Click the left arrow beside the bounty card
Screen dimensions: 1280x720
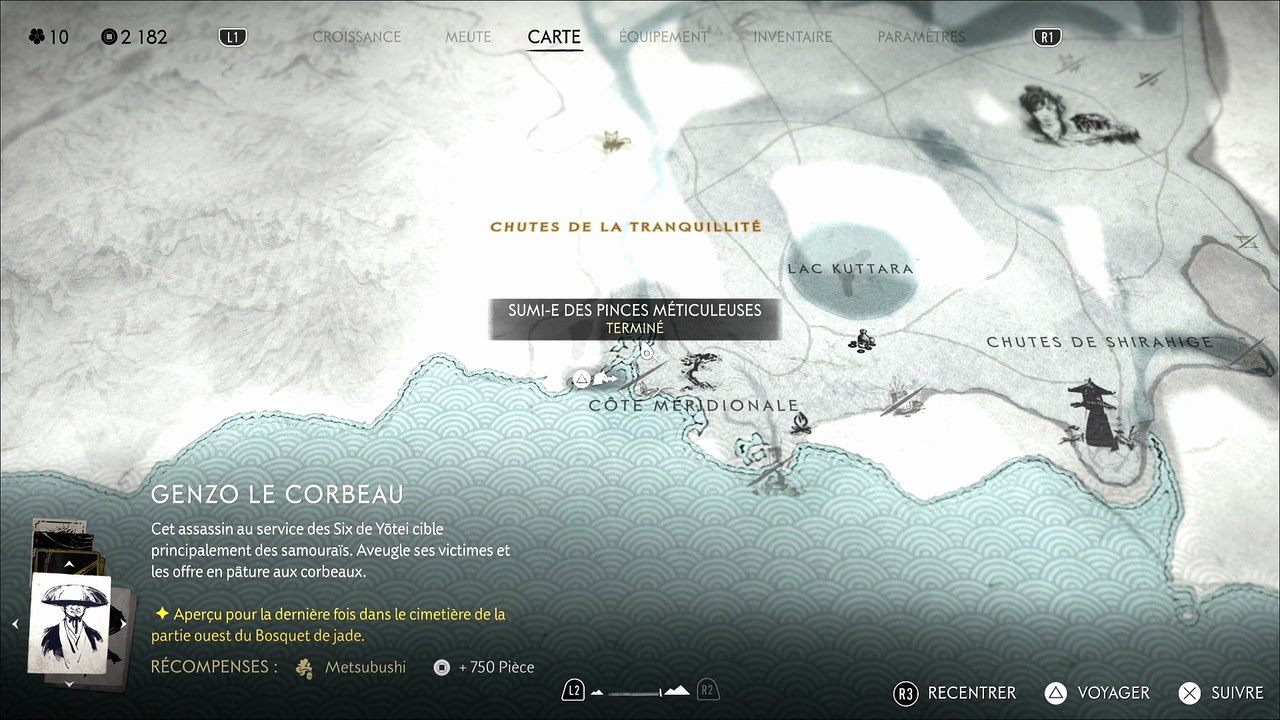tap(15, 624)
